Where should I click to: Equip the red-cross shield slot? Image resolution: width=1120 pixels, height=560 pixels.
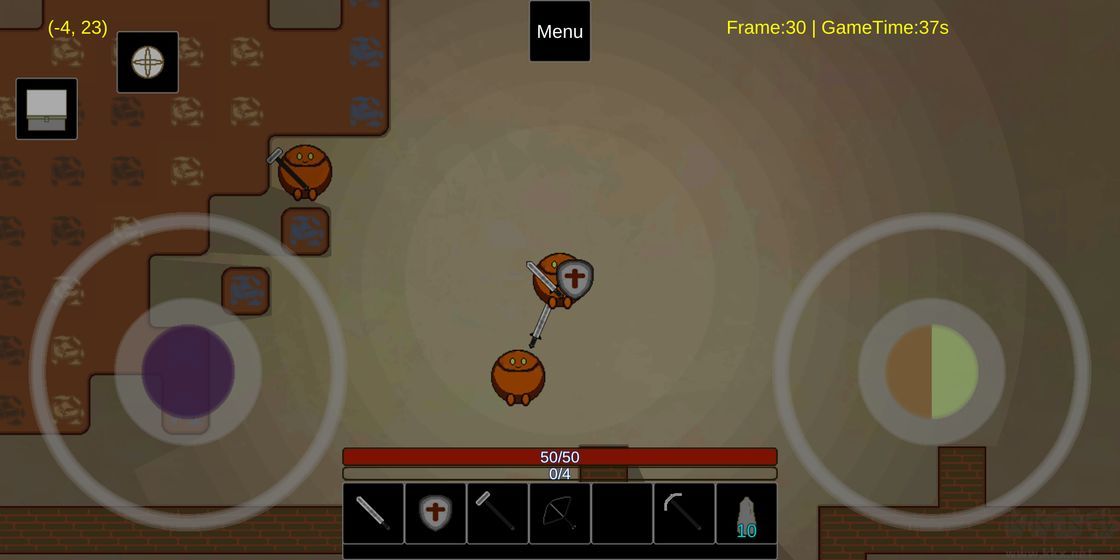[x=435, y=513]
